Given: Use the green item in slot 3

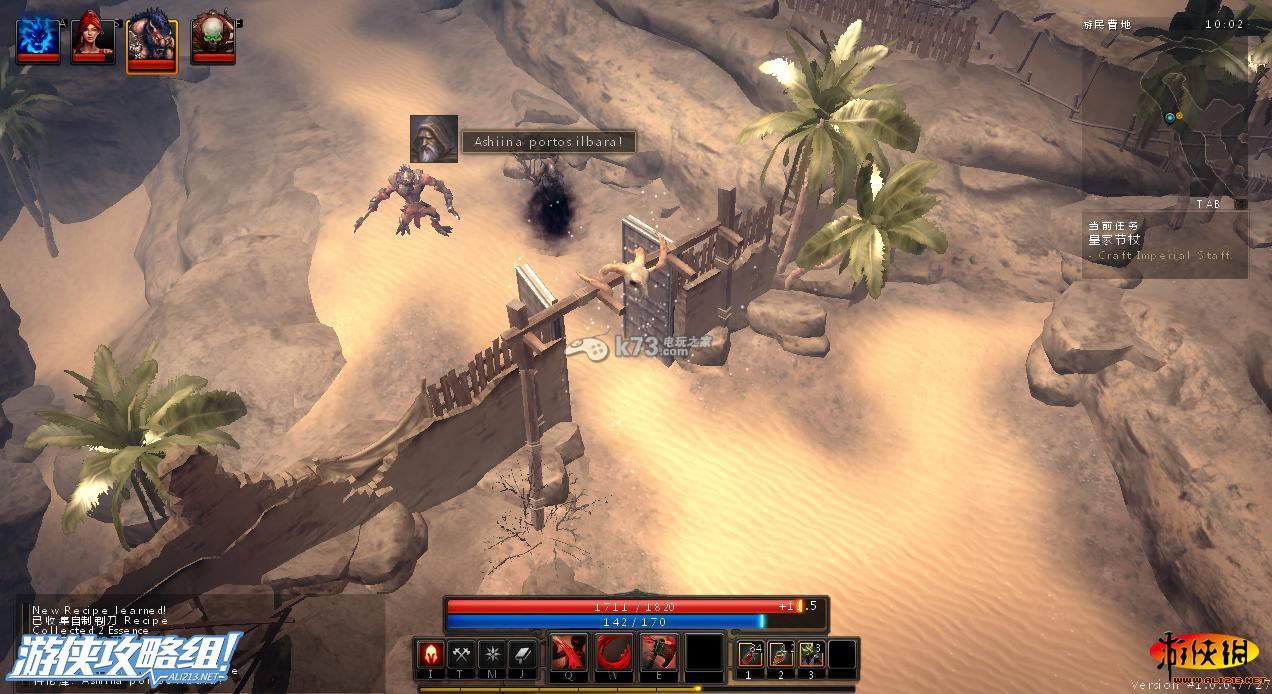Looking at the screenshot, I should [811, 654].
